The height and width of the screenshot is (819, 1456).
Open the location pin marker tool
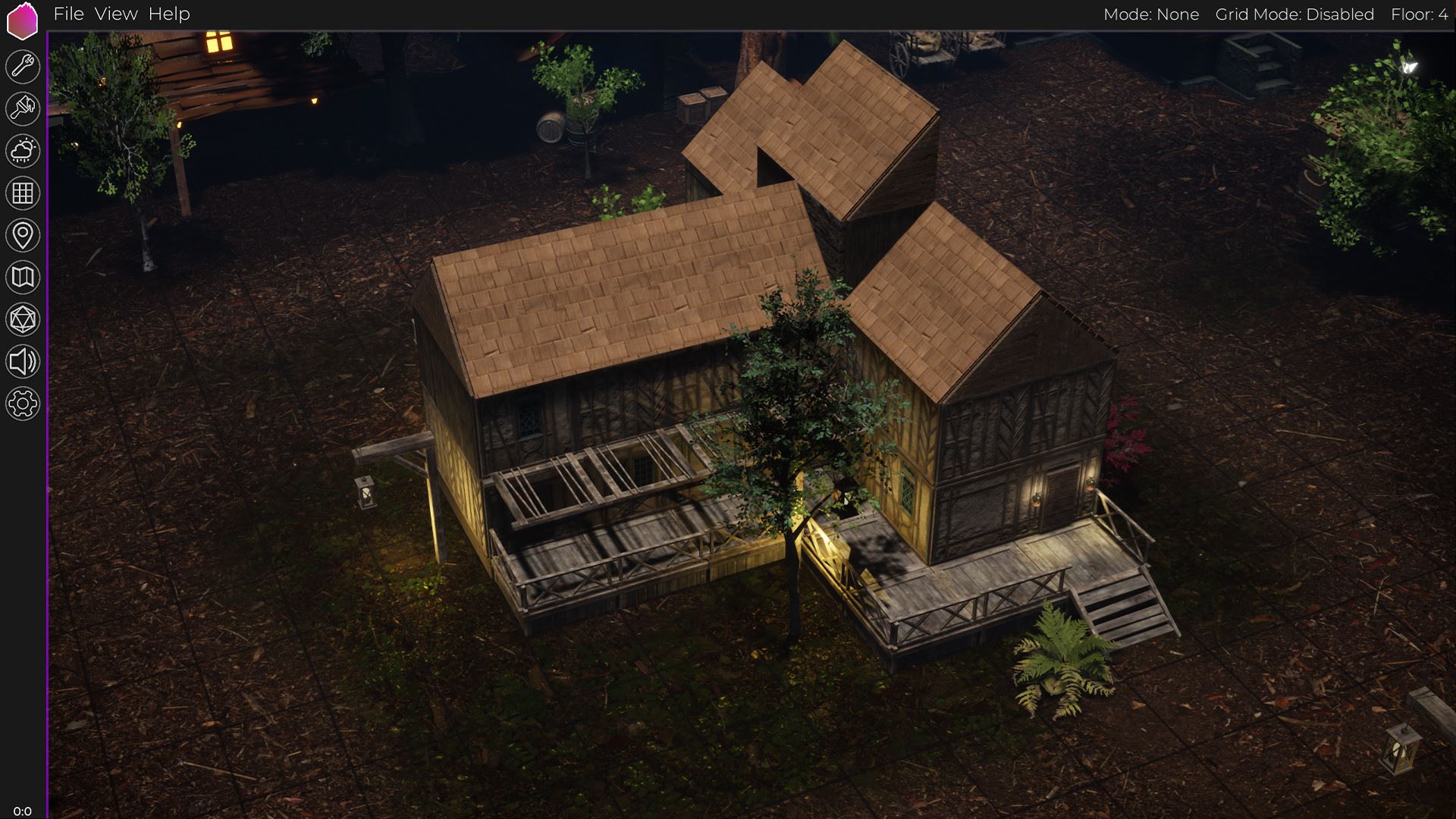click(x=23, y=235)
